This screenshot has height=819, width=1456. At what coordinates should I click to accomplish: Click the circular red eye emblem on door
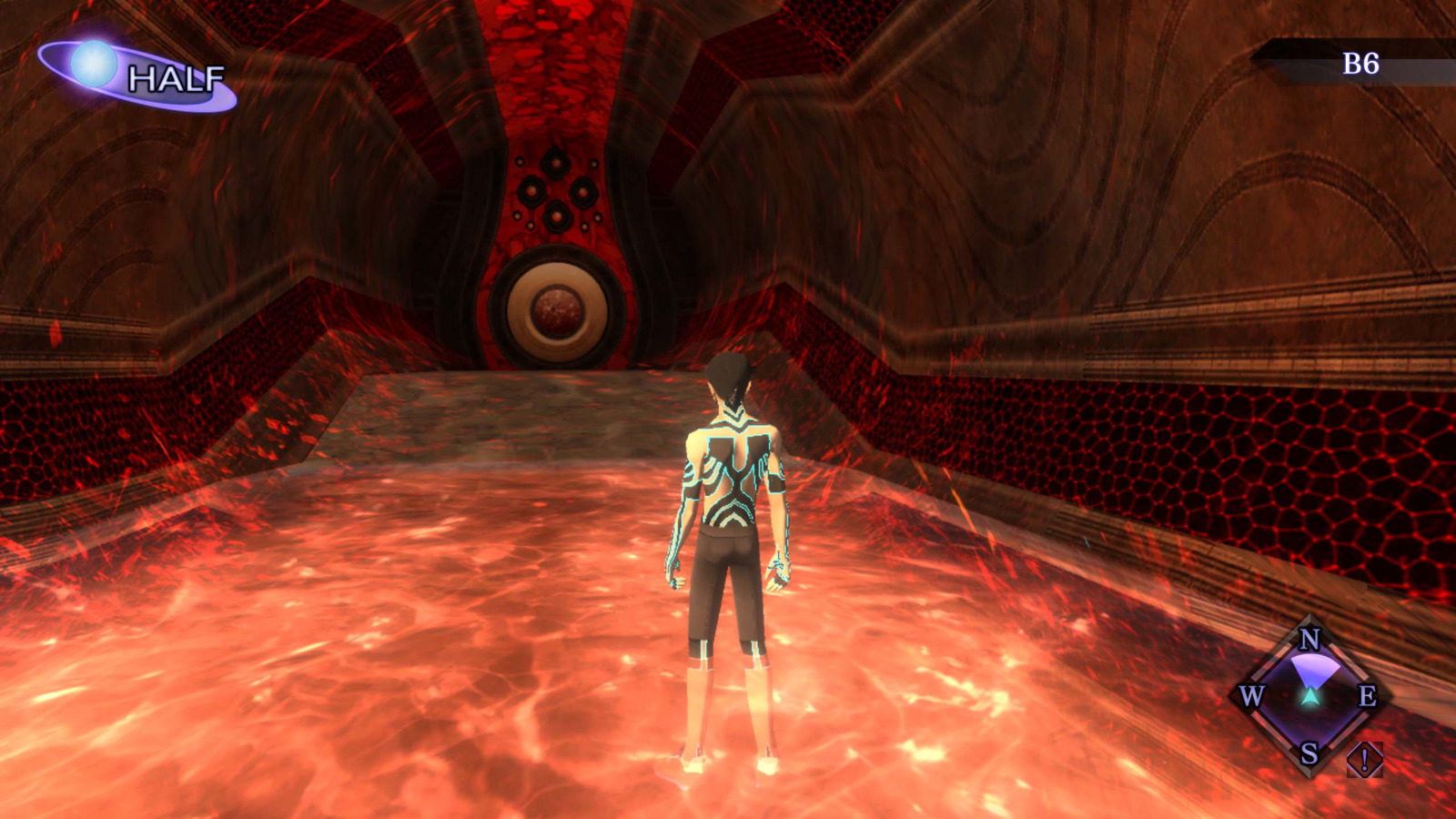click(558, 311)
